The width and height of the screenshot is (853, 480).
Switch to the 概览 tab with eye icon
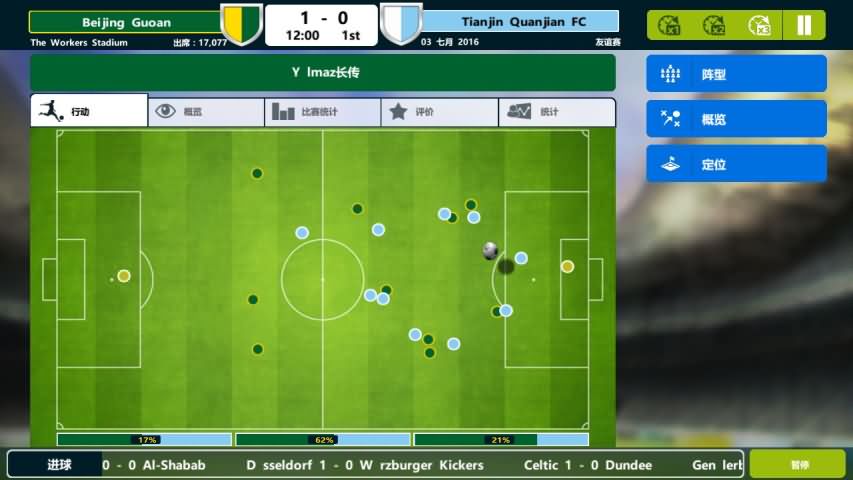click(206, 112)
